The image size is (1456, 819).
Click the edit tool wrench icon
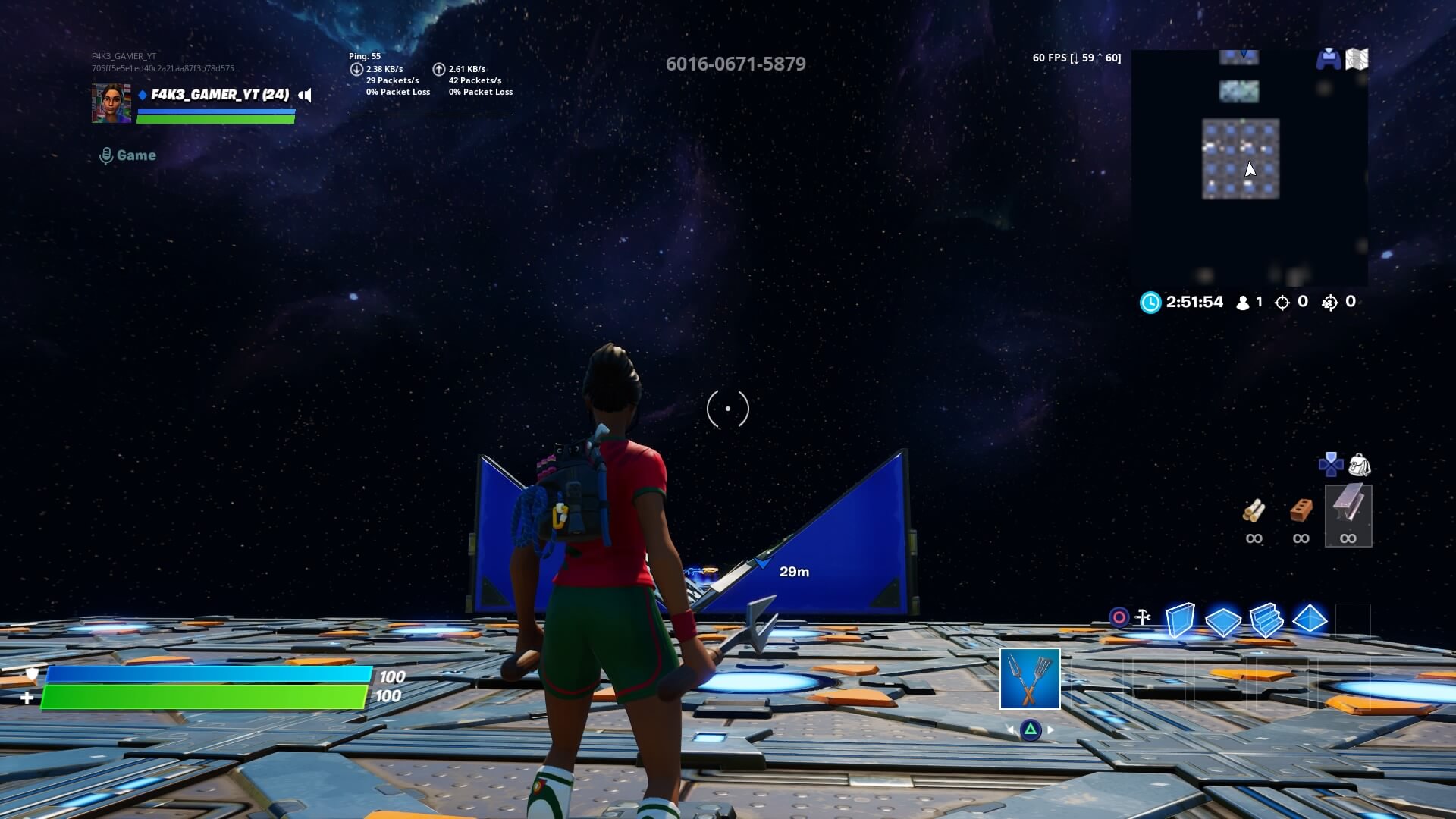(1142, 616)
